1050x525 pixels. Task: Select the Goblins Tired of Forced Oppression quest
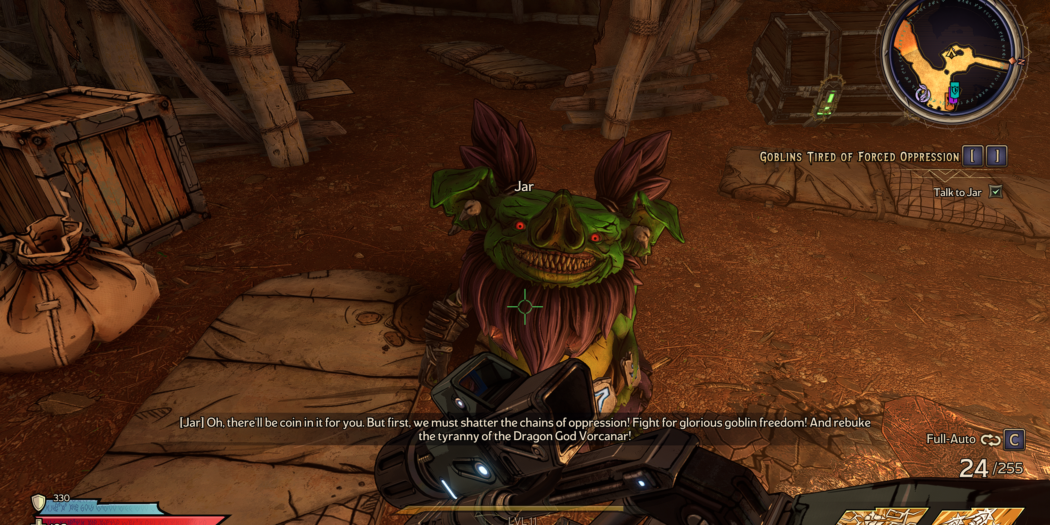[859, 157]
